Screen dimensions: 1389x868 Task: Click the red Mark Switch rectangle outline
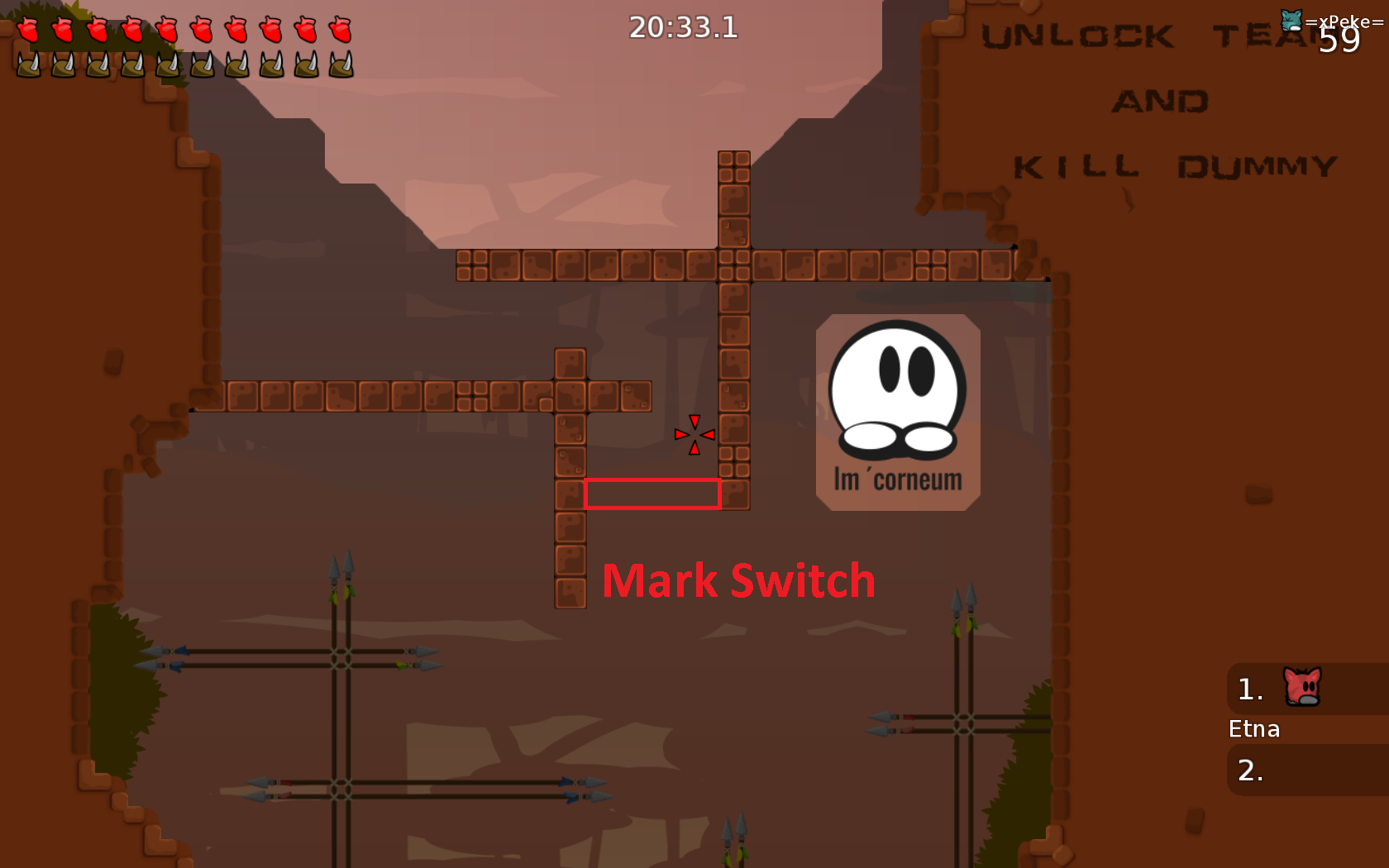tap(653, 494)
